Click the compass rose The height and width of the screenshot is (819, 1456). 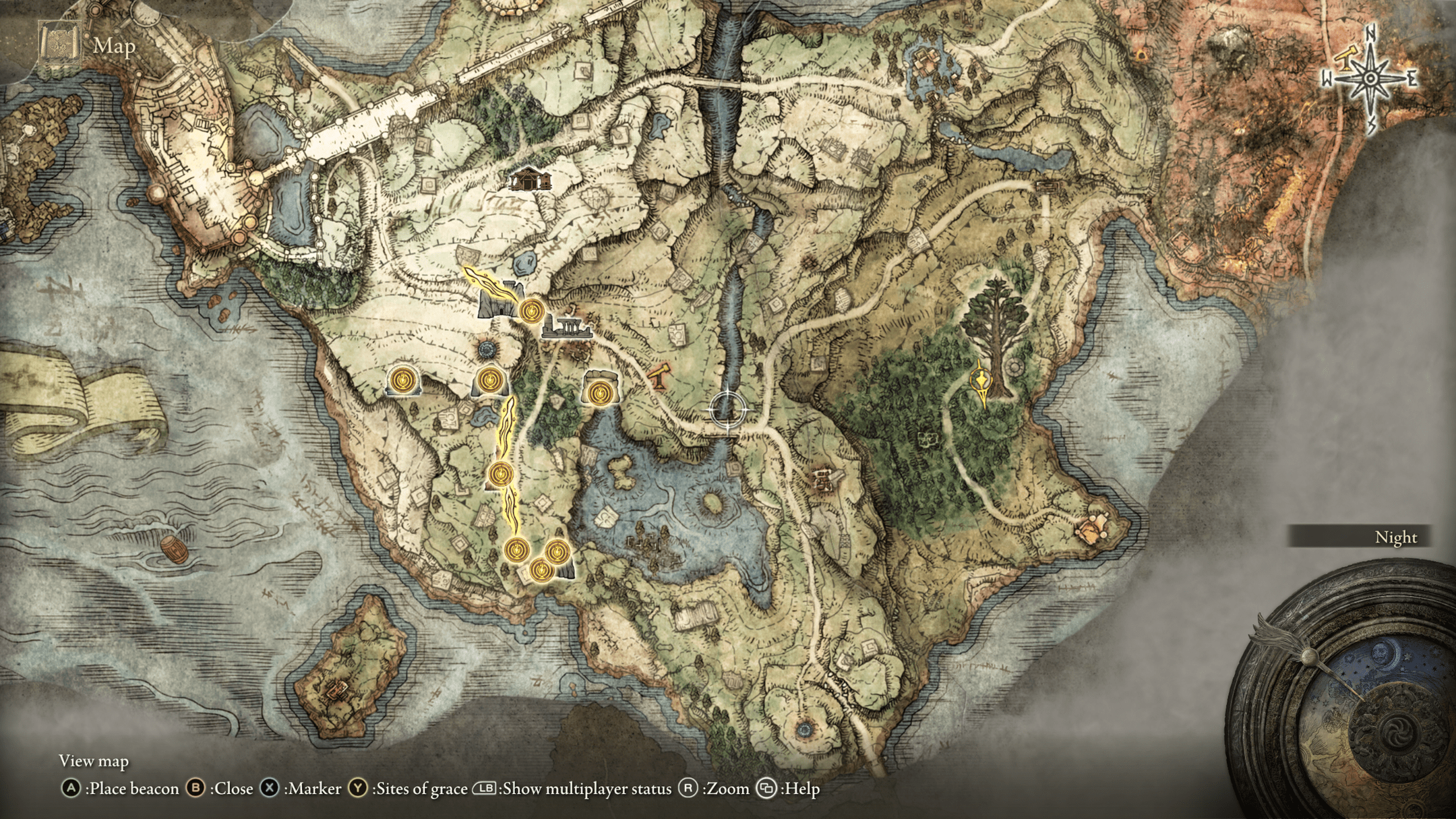(x=1370, y=79)
